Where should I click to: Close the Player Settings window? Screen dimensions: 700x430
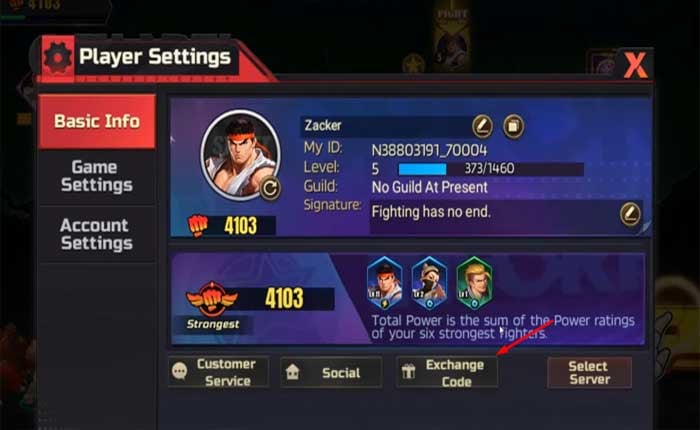(x=635, y=66)
